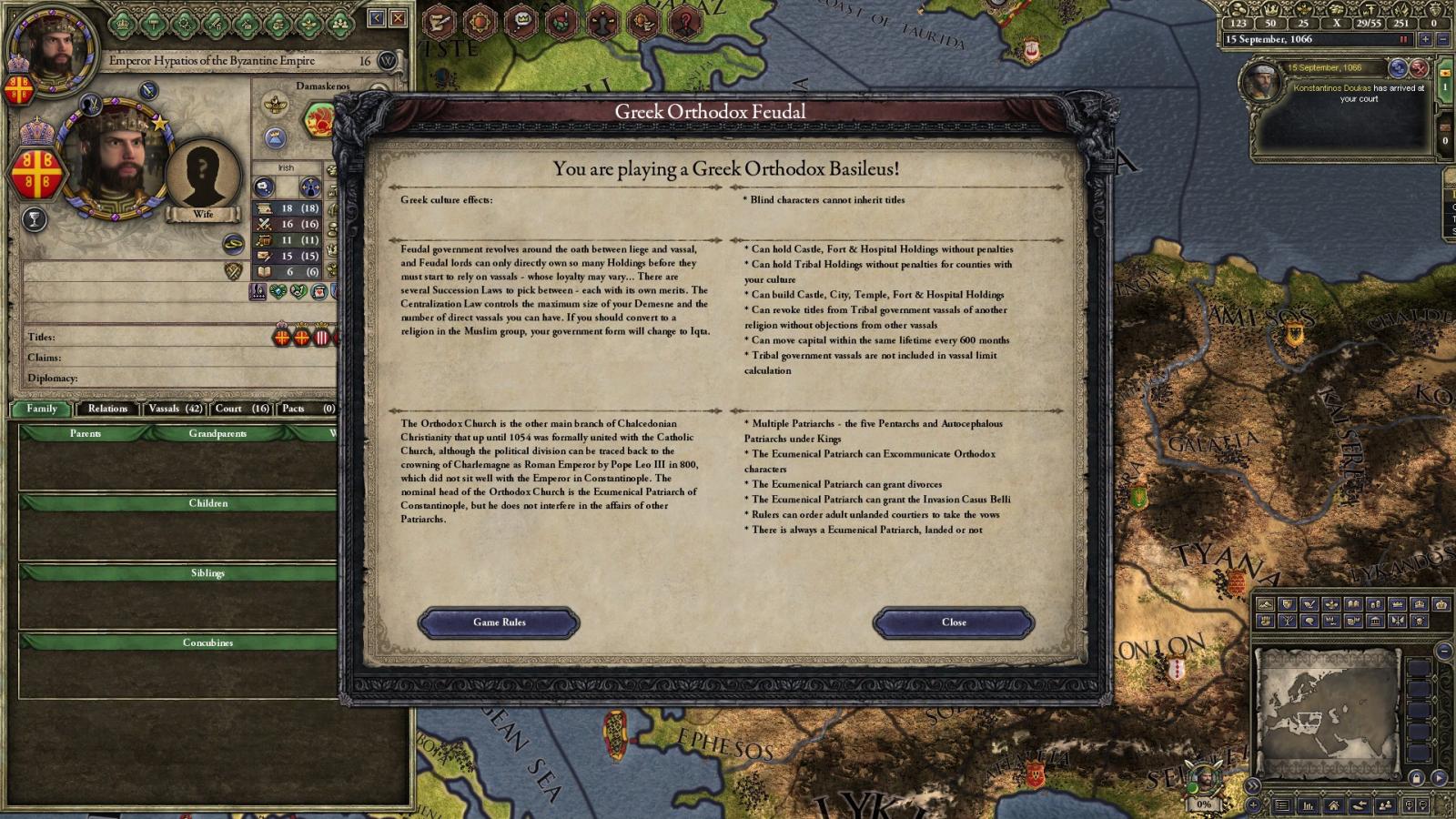Expand the Siblings section header
1456x819 pixels.
207,573
